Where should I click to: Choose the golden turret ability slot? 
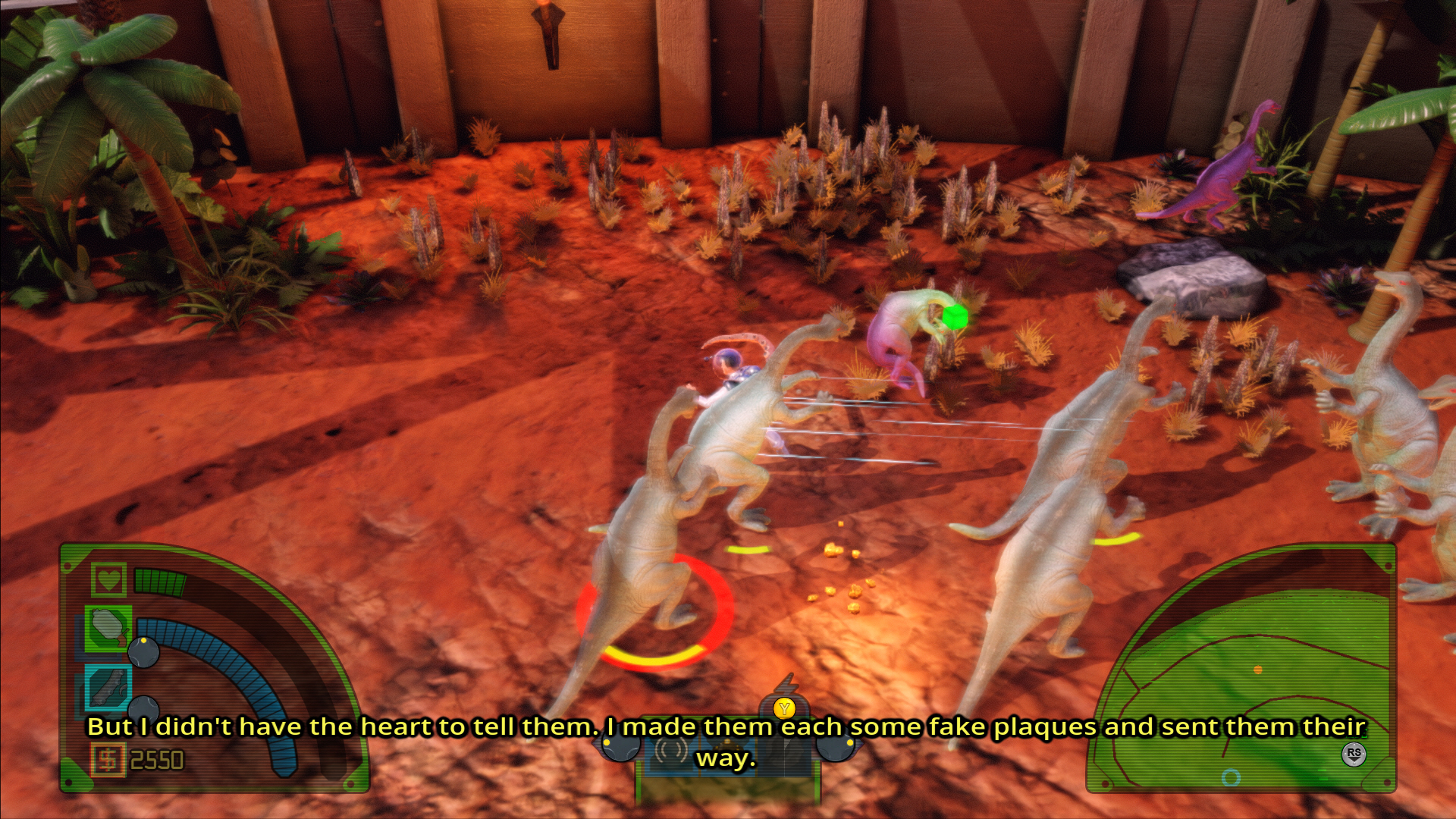(x=726, y=747)
